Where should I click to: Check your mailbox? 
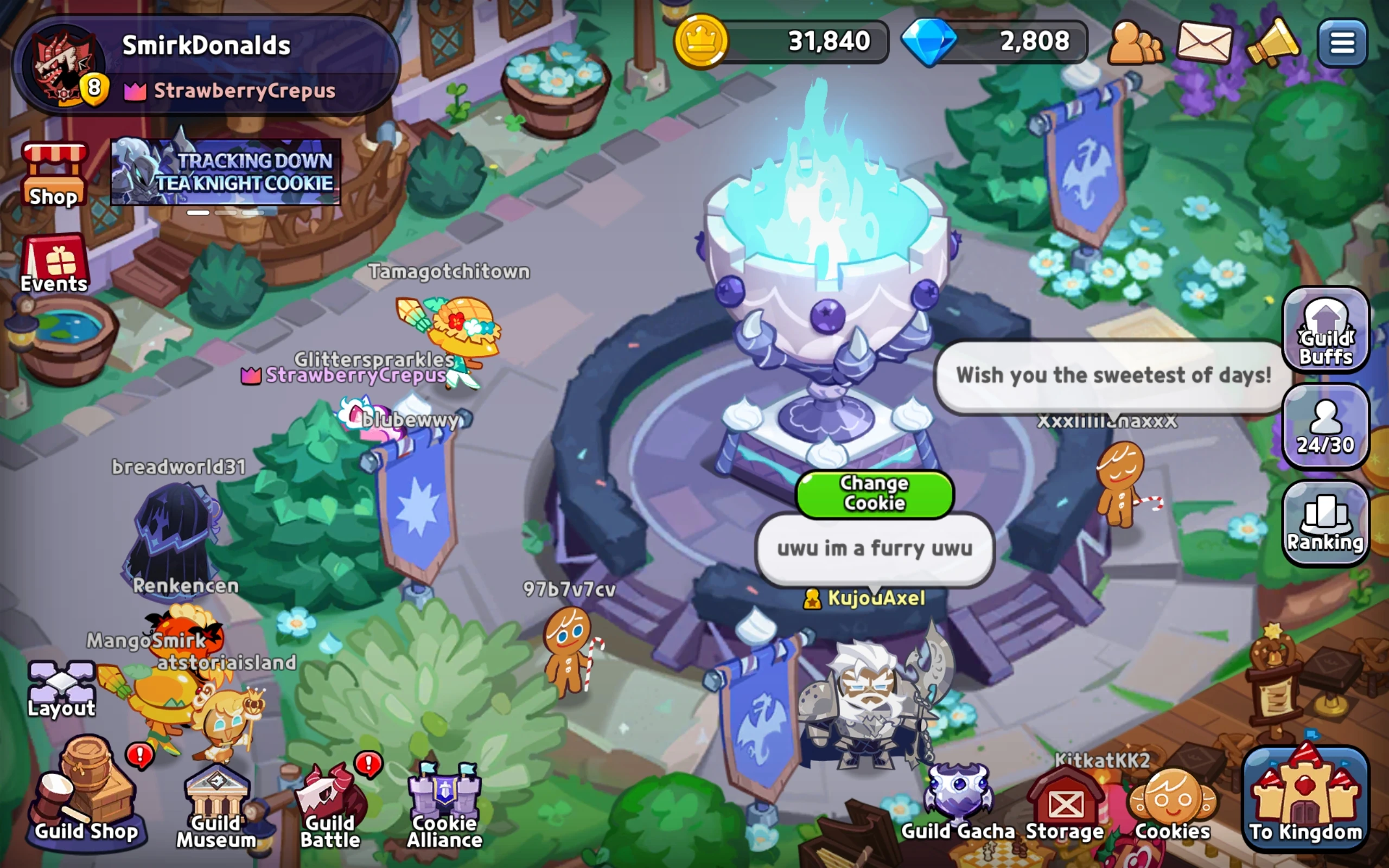click(1205, 41)
